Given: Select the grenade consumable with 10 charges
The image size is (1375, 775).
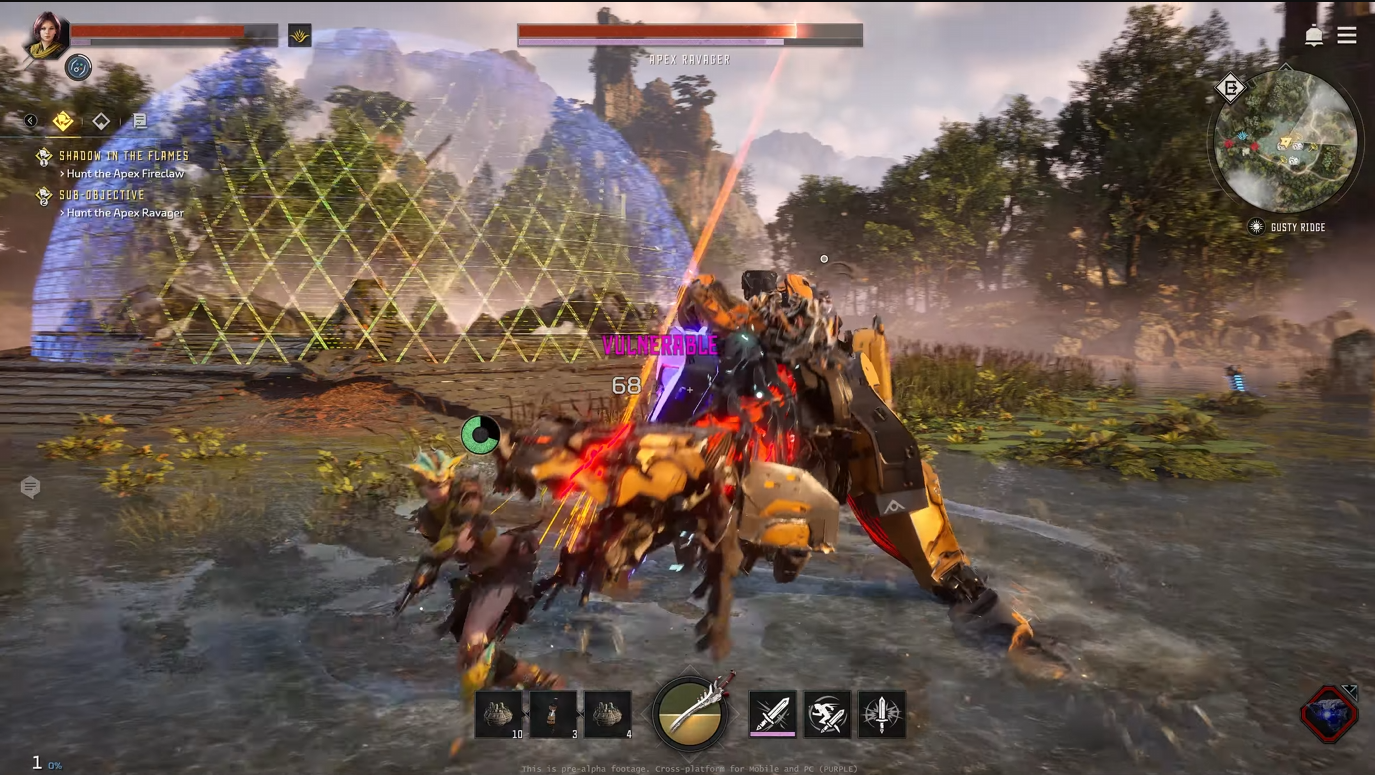Looking at the screenshot, I should pos(499,712).
